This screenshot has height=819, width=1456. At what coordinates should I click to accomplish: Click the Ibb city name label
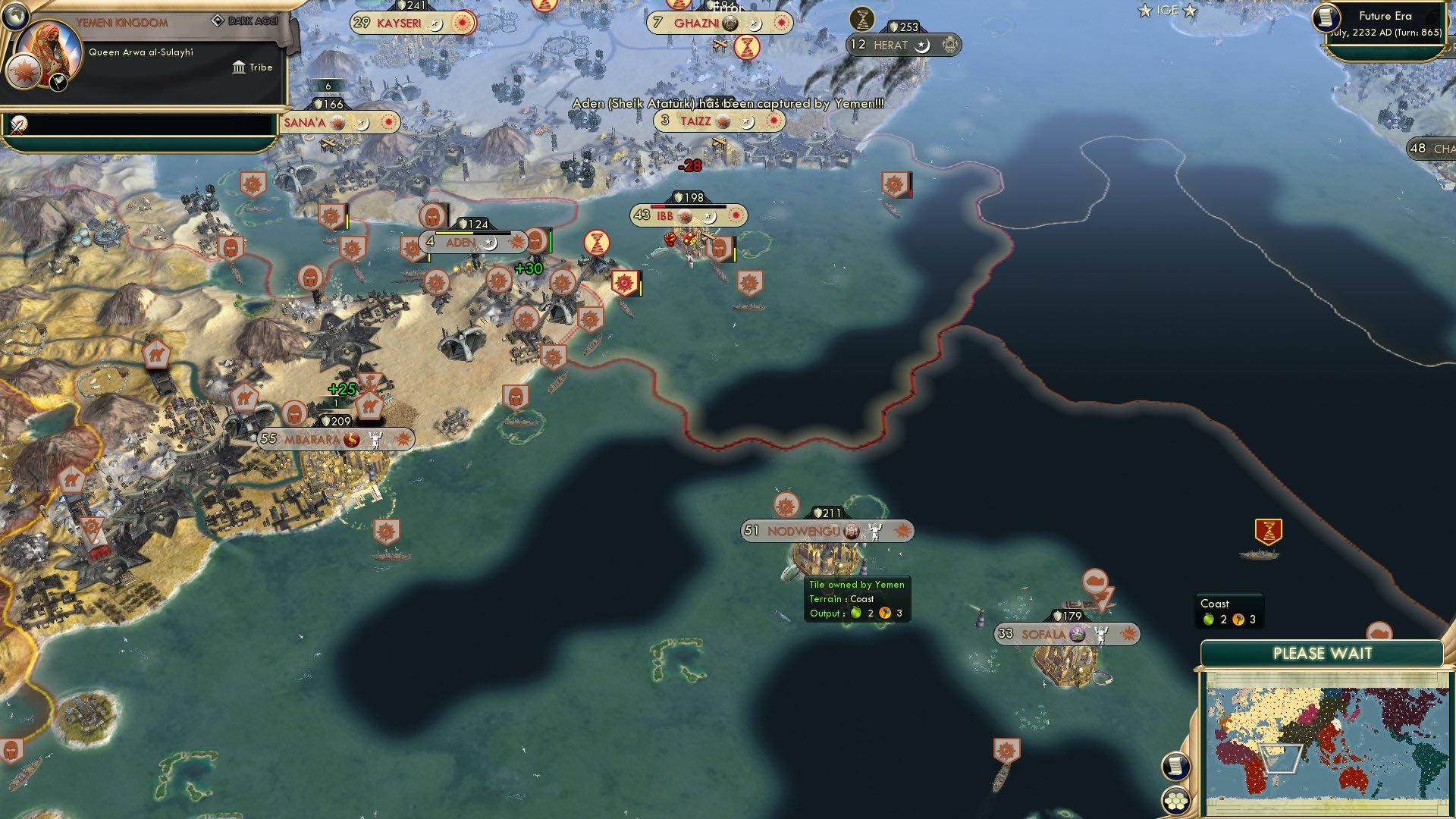pyautogui.click(x=664, y=215)
